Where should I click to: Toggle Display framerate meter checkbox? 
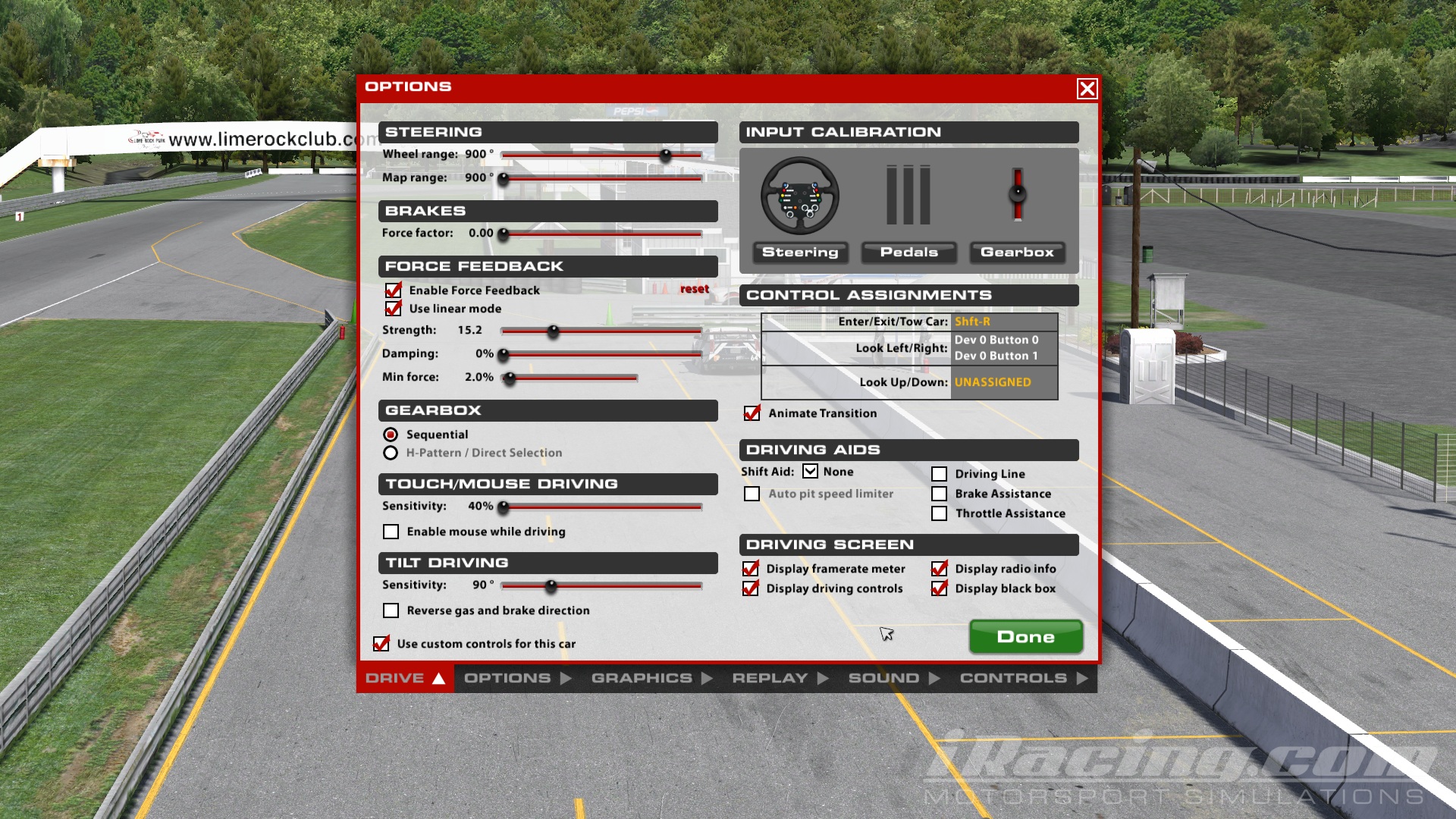coord(751,569)
